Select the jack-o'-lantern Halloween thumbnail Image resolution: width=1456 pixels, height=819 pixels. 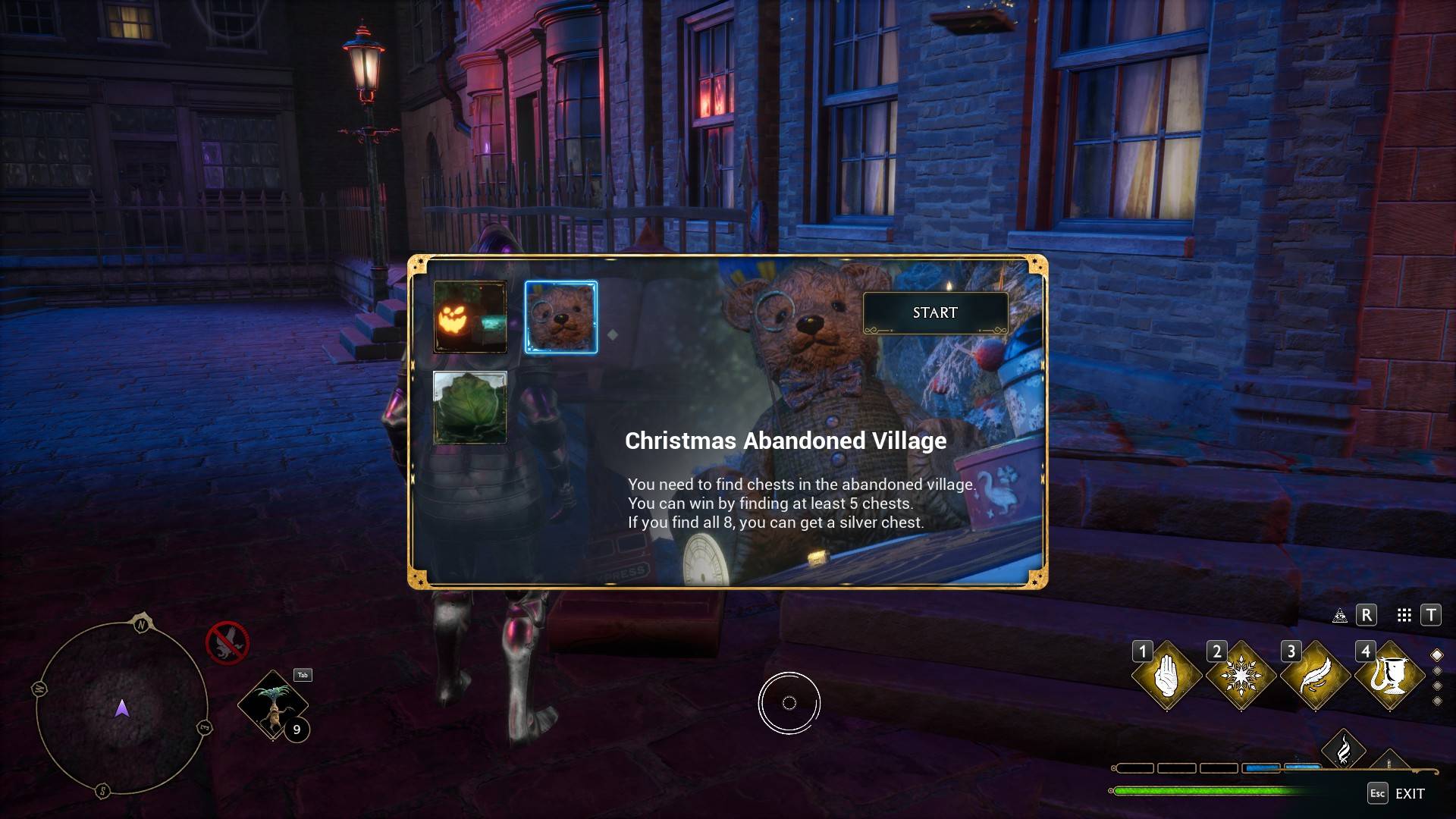[470, 317]
